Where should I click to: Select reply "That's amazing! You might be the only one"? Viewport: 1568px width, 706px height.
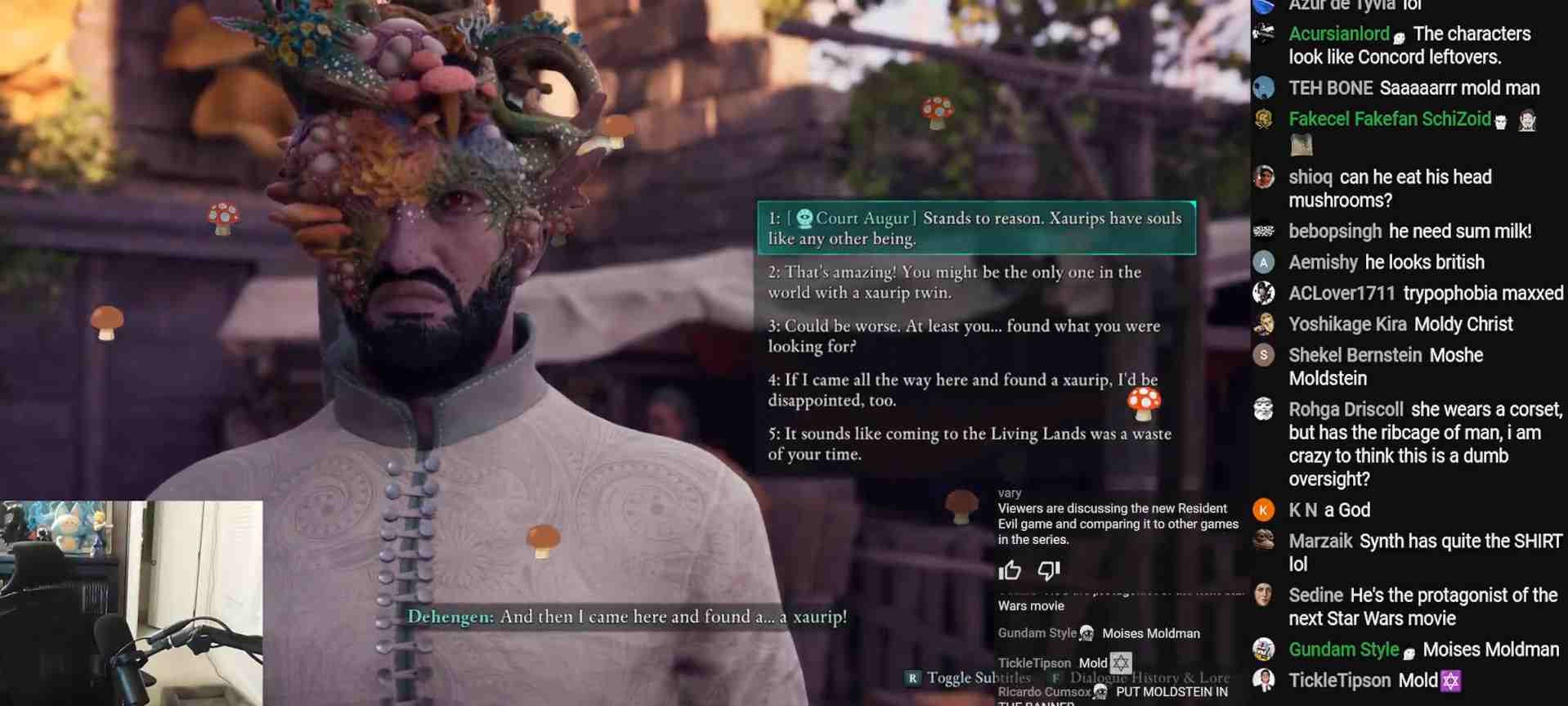[x=954, y=282]
